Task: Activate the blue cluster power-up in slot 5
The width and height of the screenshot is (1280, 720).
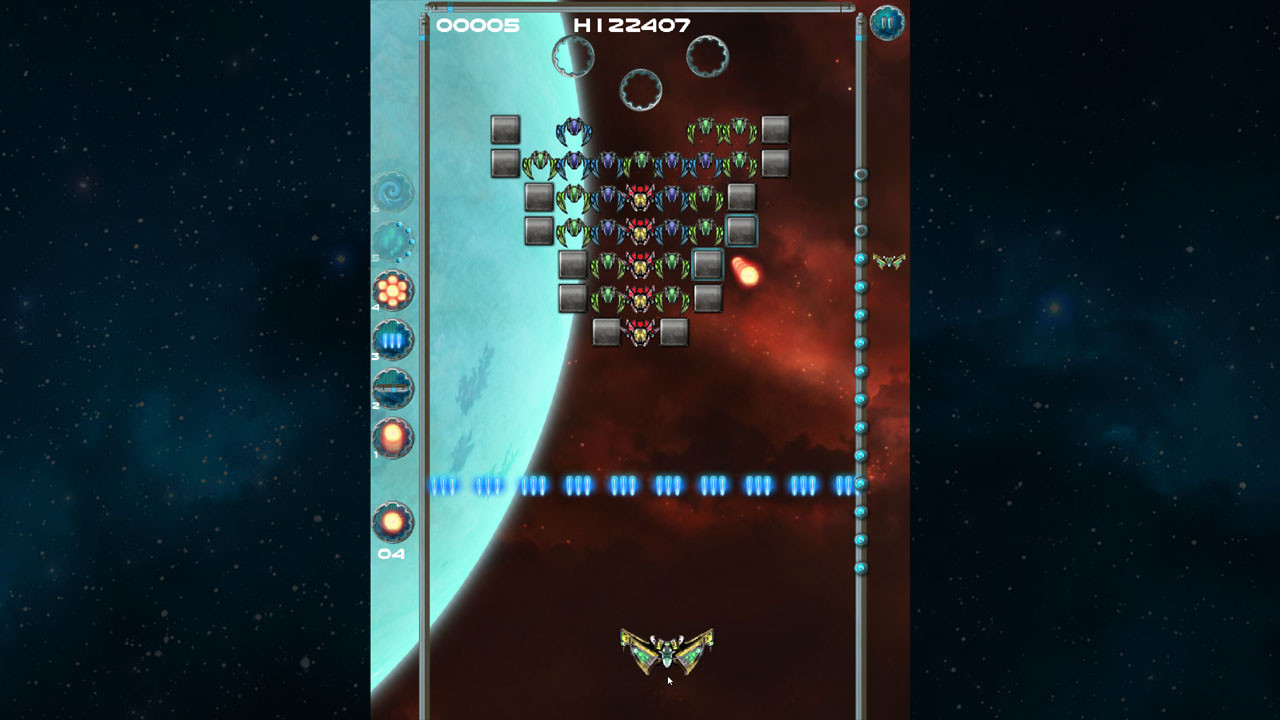Action: [x=393, y=241]
